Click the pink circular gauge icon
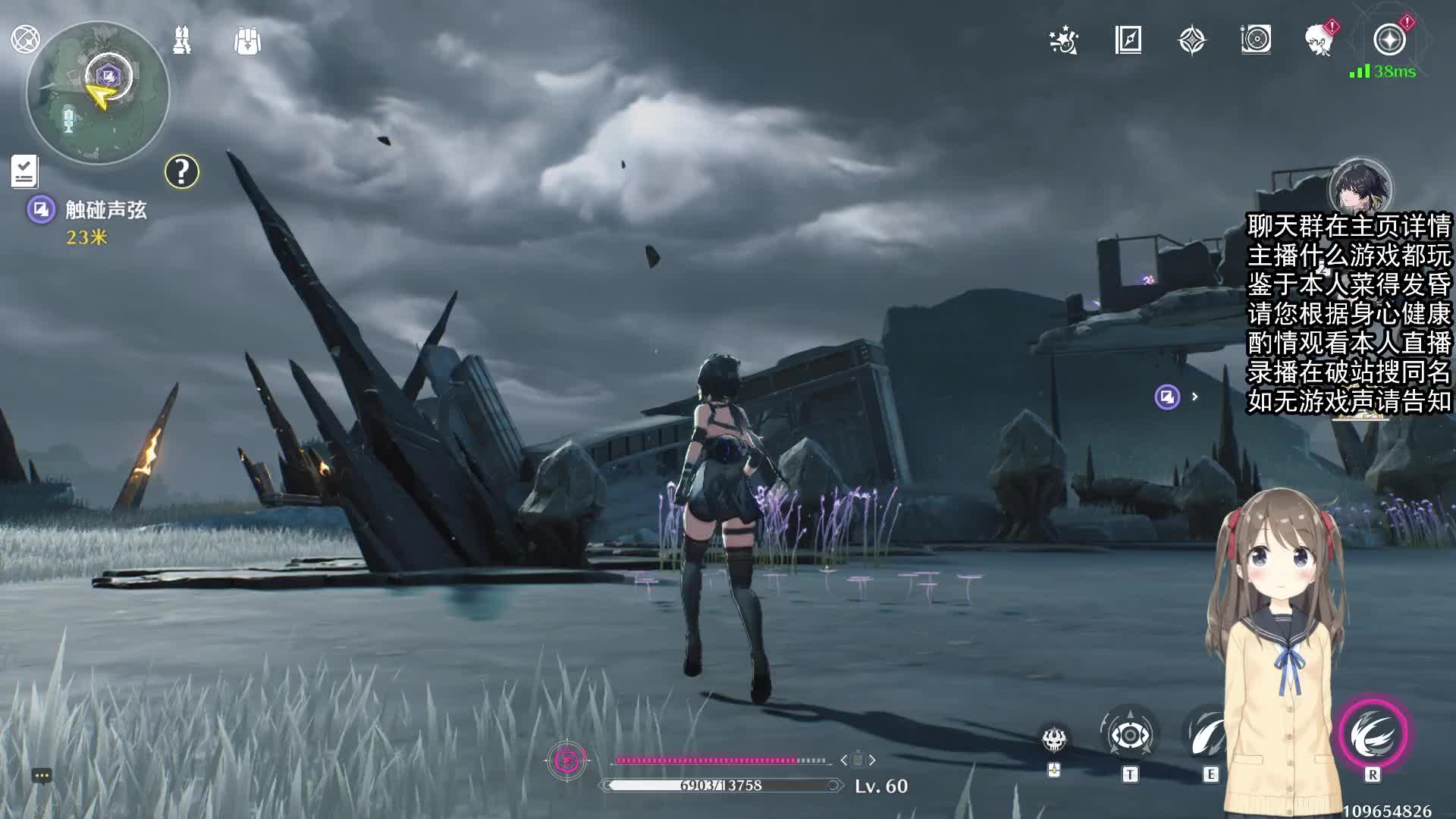This screenshot has height=819, width=1456. click(x=566, y=760)
